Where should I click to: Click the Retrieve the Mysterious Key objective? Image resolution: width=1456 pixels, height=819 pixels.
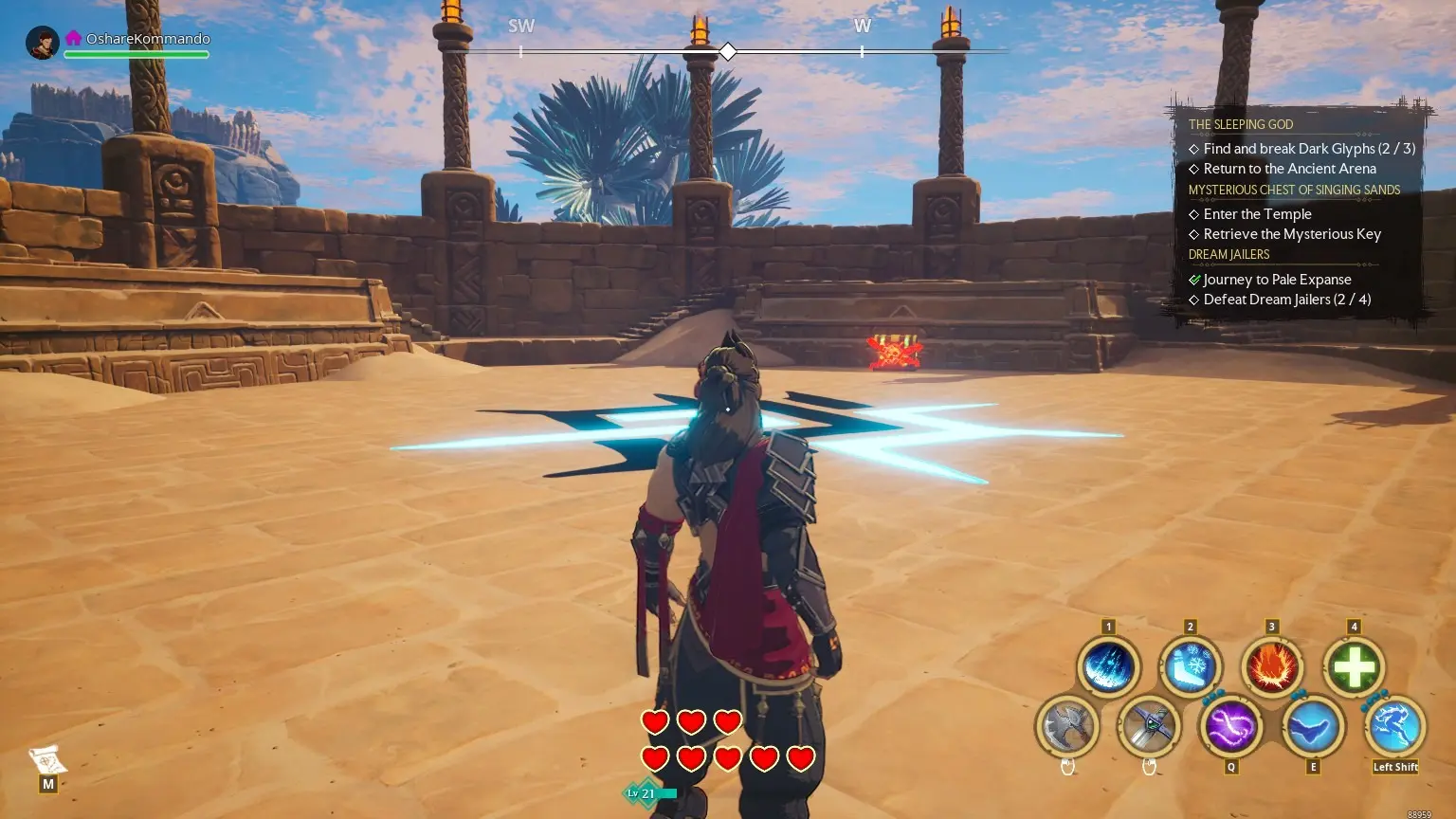(1291, 234)
